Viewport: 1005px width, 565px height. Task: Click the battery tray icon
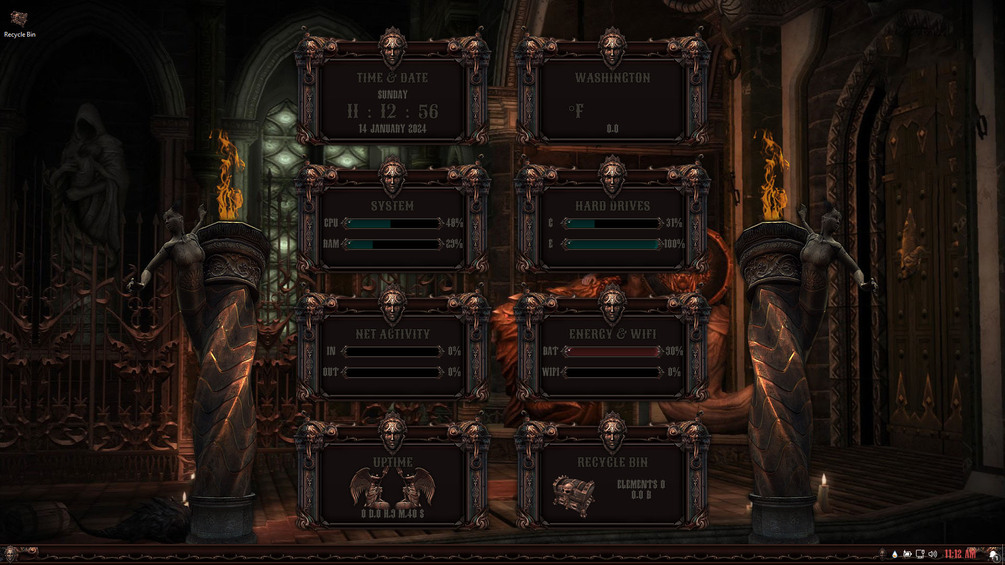pos(907,554)
